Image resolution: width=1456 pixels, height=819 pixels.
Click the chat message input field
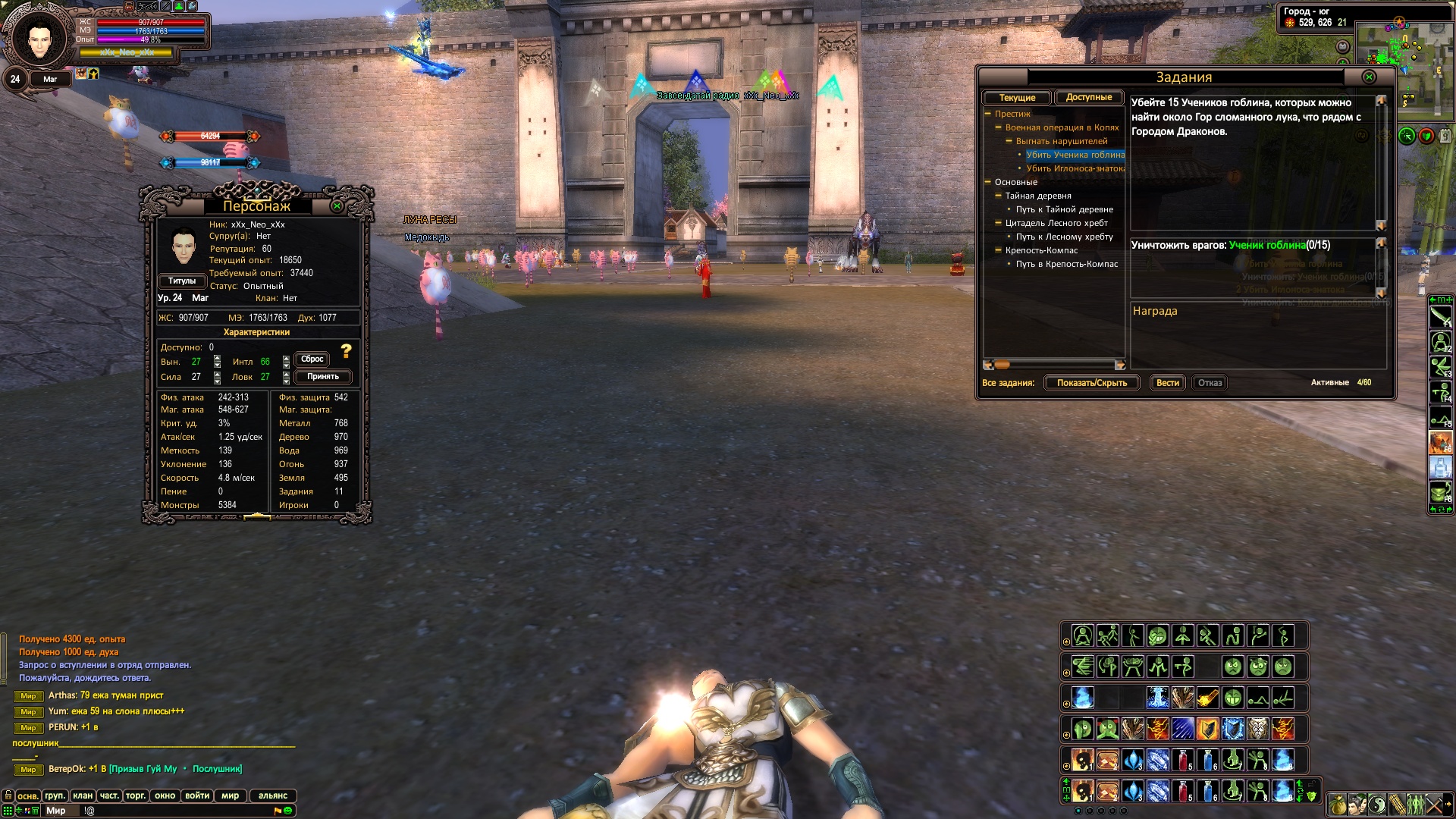click(174, 811)
